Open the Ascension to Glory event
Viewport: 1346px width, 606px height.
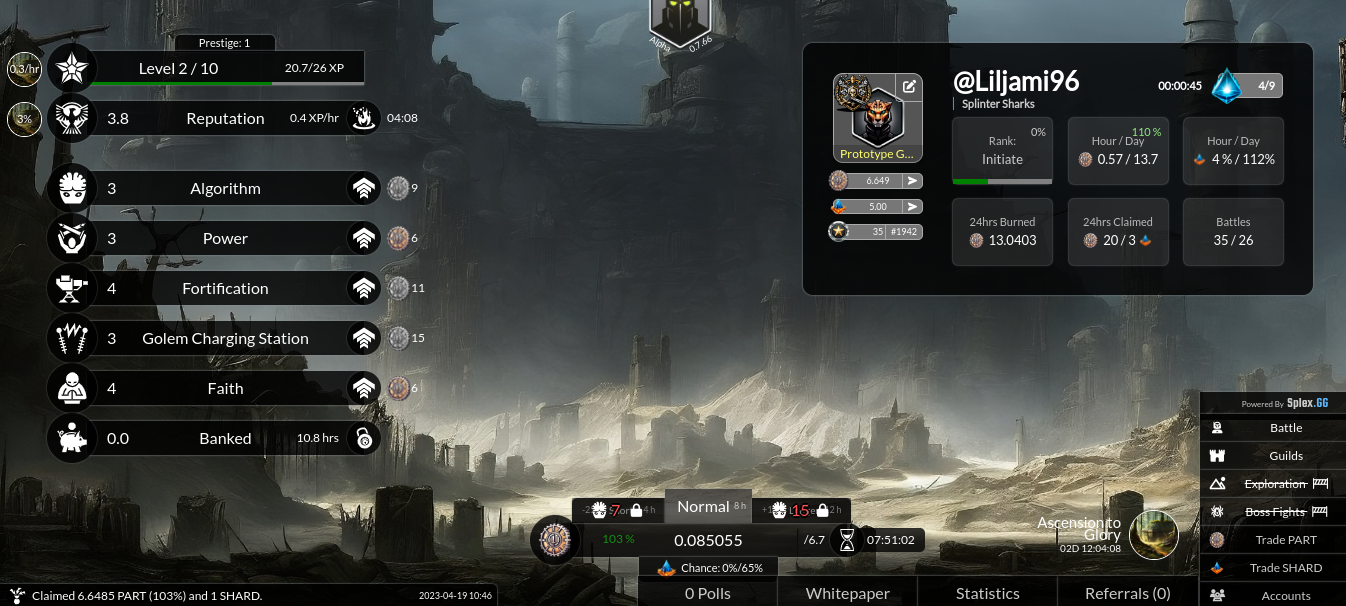click(x=1153, y=534)
